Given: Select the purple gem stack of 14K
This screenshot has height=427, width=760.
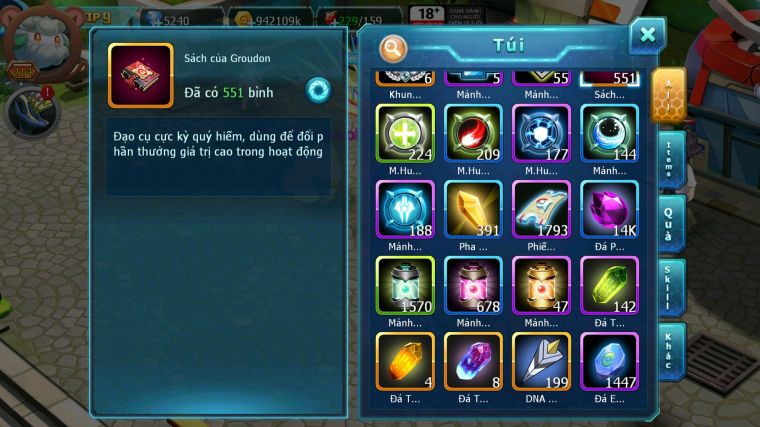Looking at the screenshot, I should tap(609, 210).
